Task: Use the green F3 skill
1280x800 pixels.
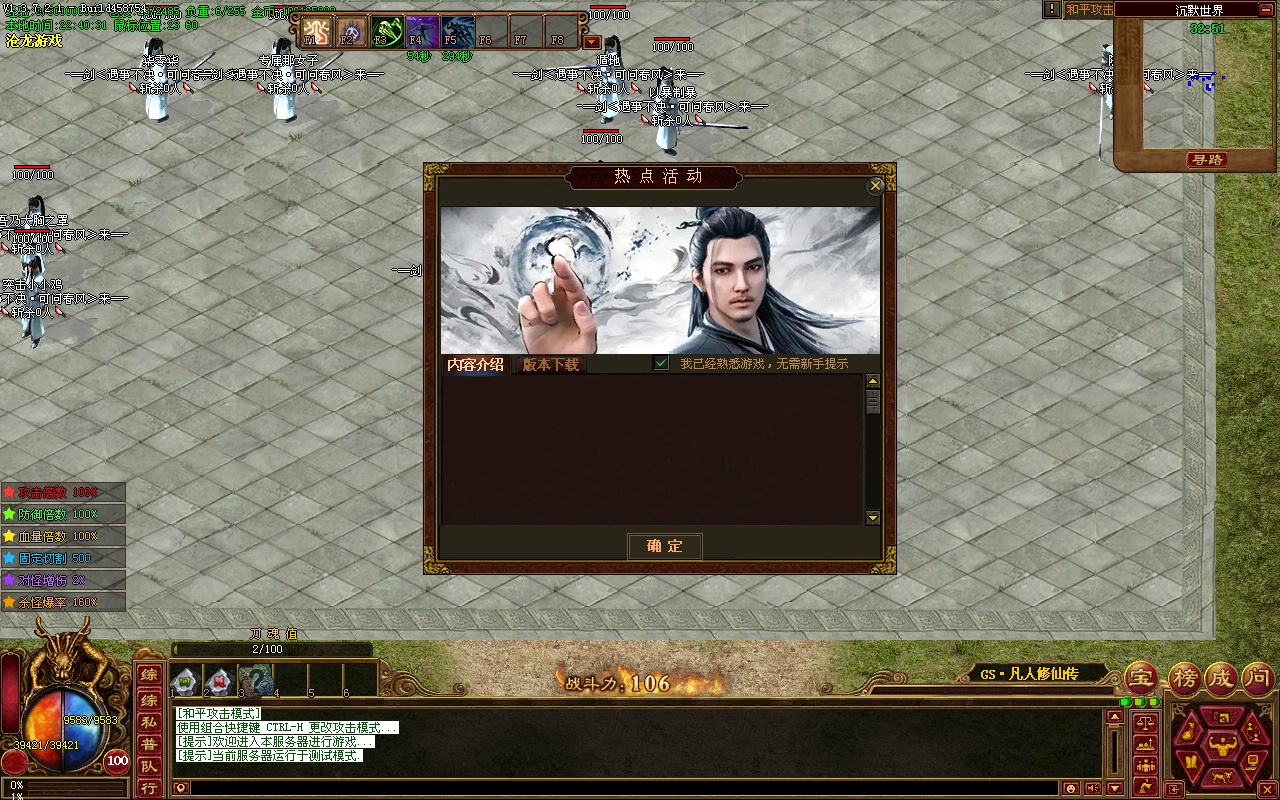Action: click(386, 32)
